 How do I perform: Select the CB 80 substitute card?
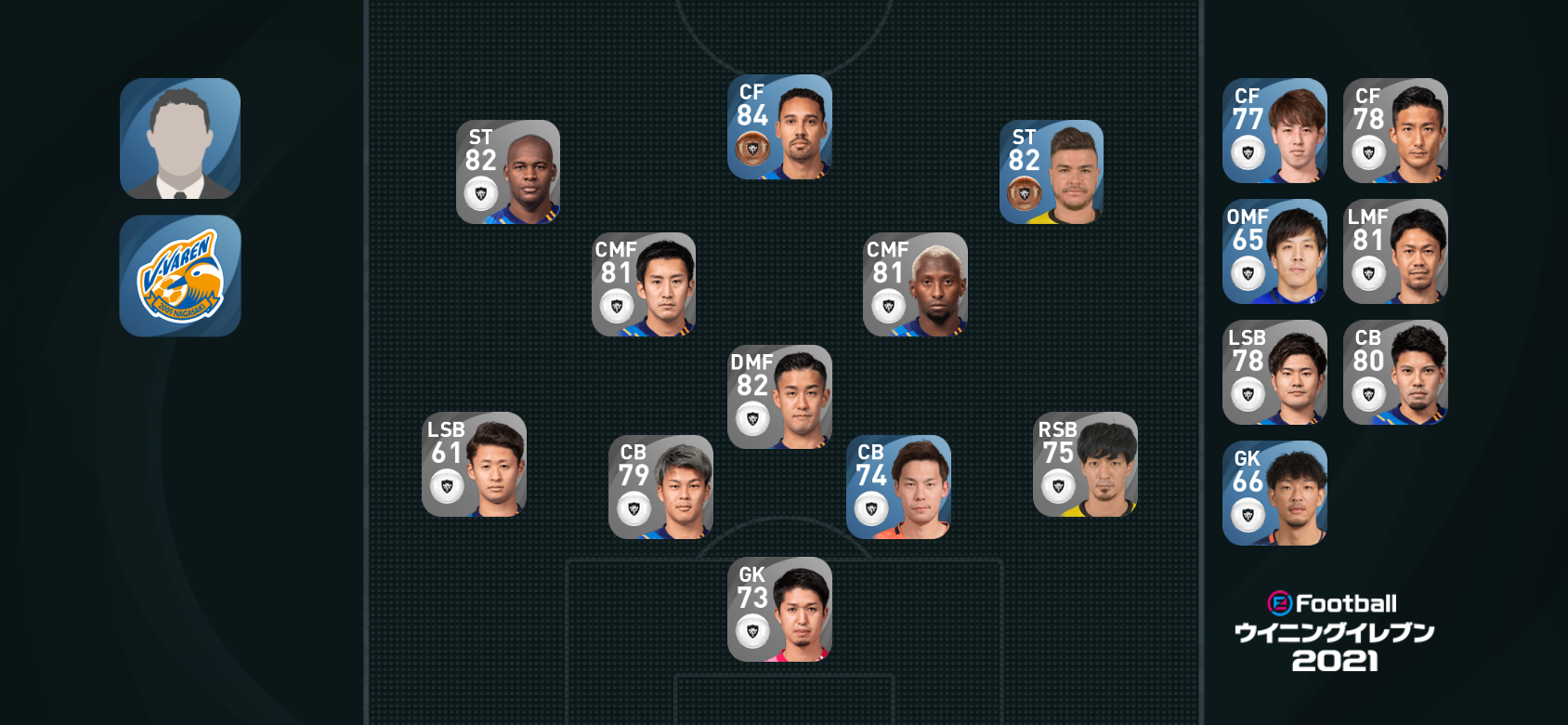coord(1395,373)
